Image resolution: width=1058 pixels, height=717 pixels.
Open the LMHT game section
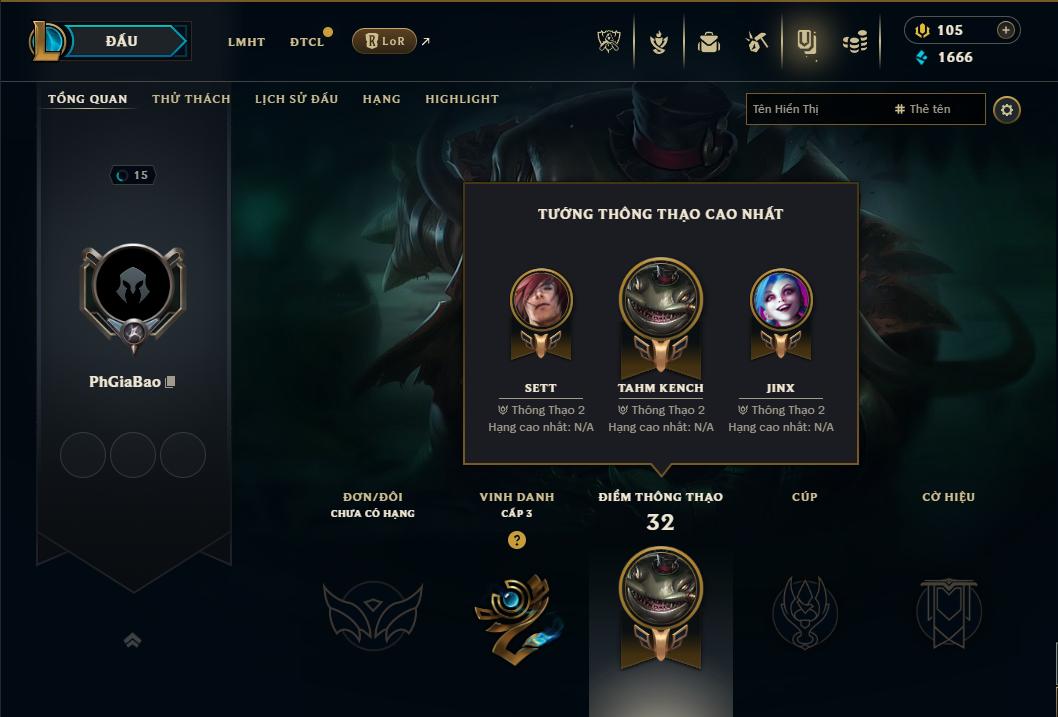click(246, 42)
